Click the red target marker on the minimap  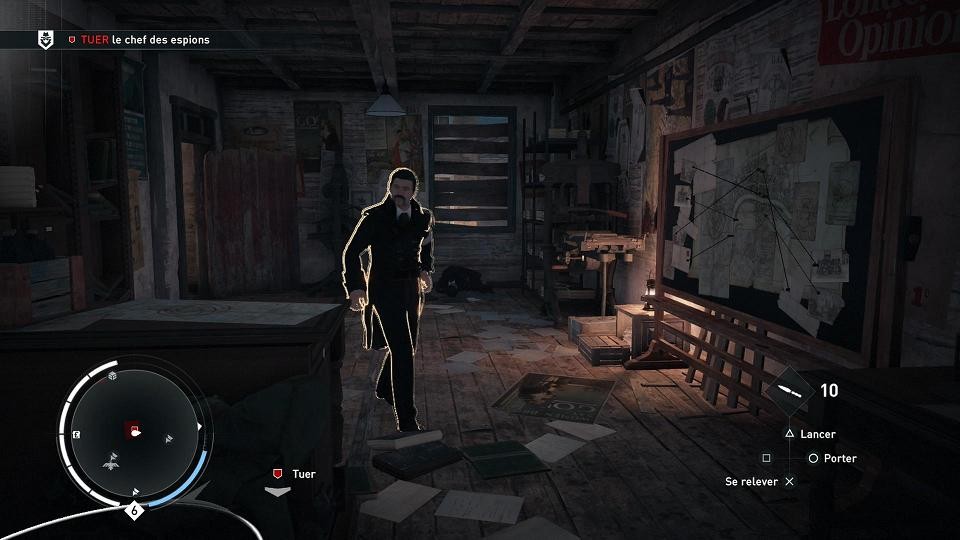[x=132, y=431]
